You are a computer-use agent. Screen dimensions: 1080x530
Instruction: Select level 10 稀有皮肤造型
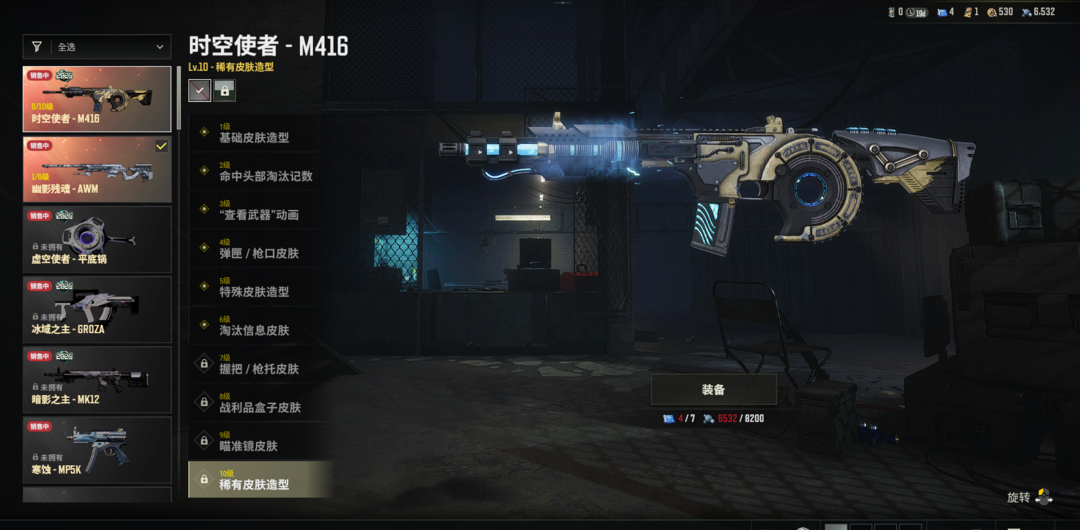(x=260, y=480)
